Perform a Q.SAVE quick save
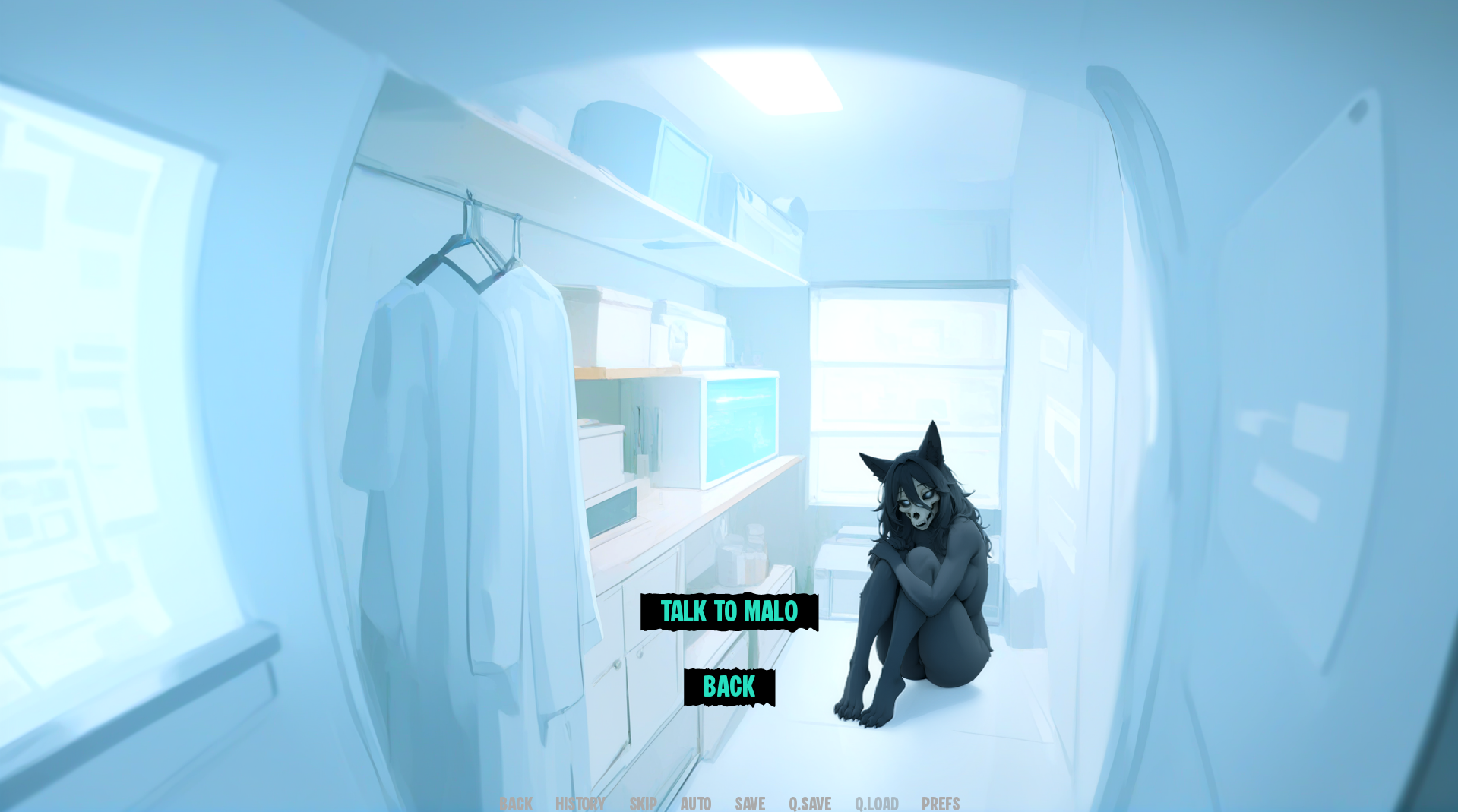Viewport: 1458px width, 812px height. click(x=810, y=804)
